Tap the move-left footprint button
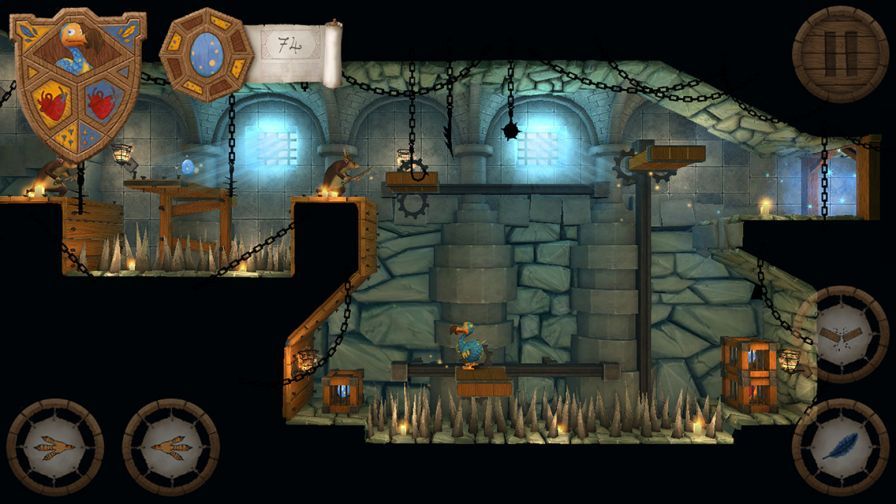The image size is (896, 504). (x=55, y=447)
